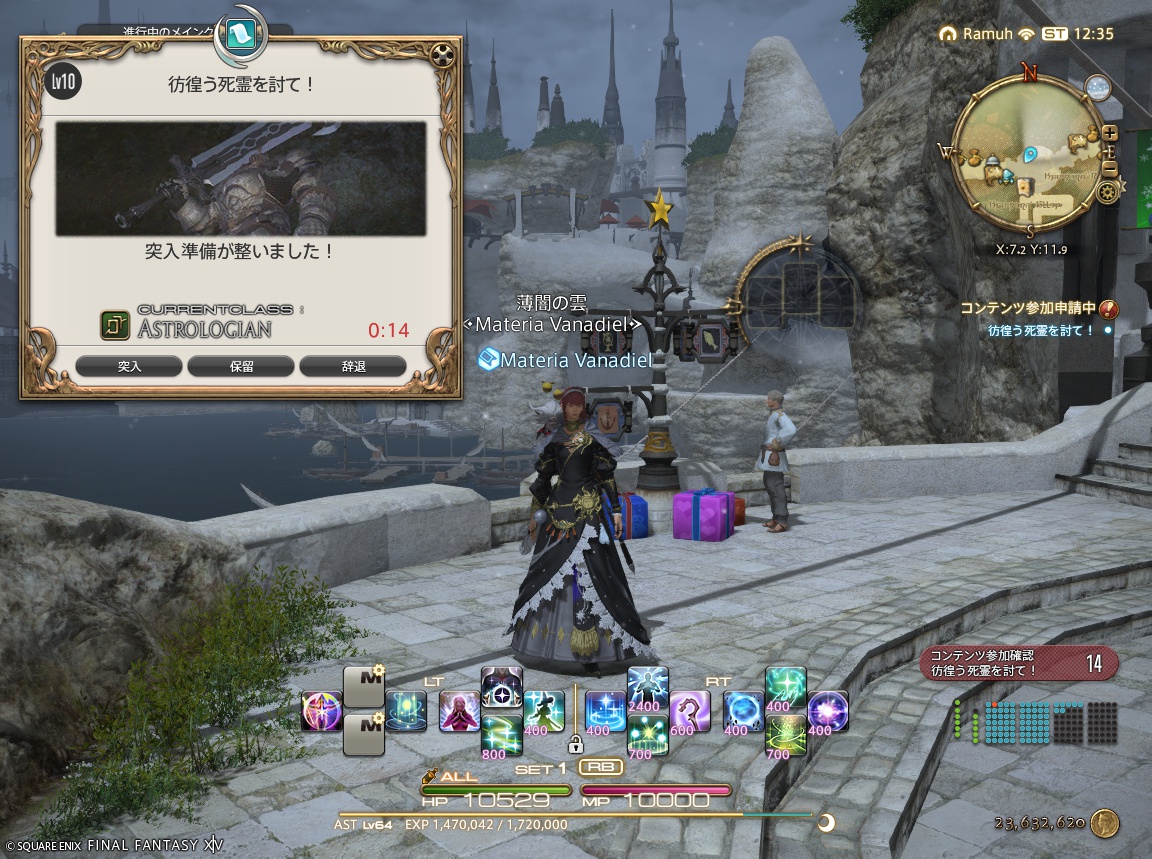Activate the witch-hat silhouette ability

coord(543,711)
